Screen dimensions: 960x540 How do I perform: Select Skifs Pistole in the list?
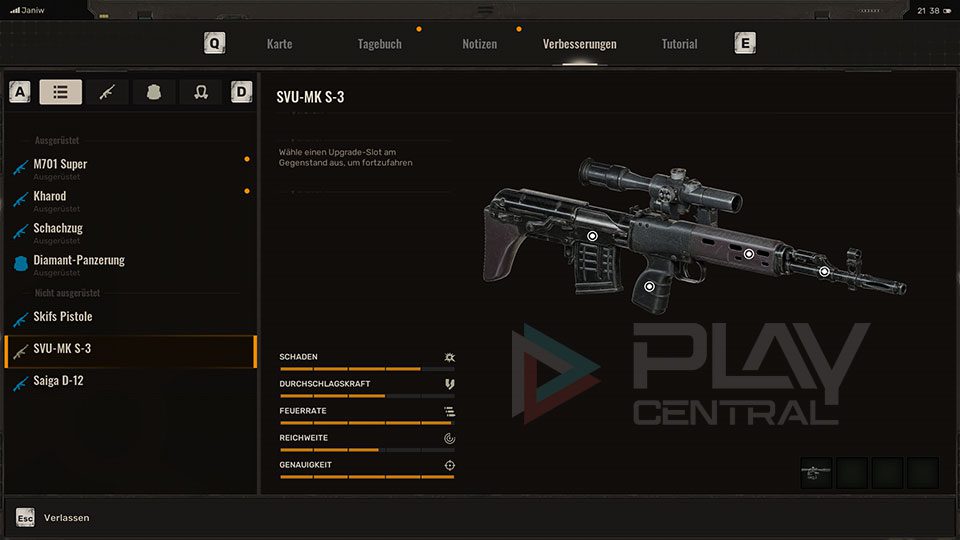click(x=62, y=317)
